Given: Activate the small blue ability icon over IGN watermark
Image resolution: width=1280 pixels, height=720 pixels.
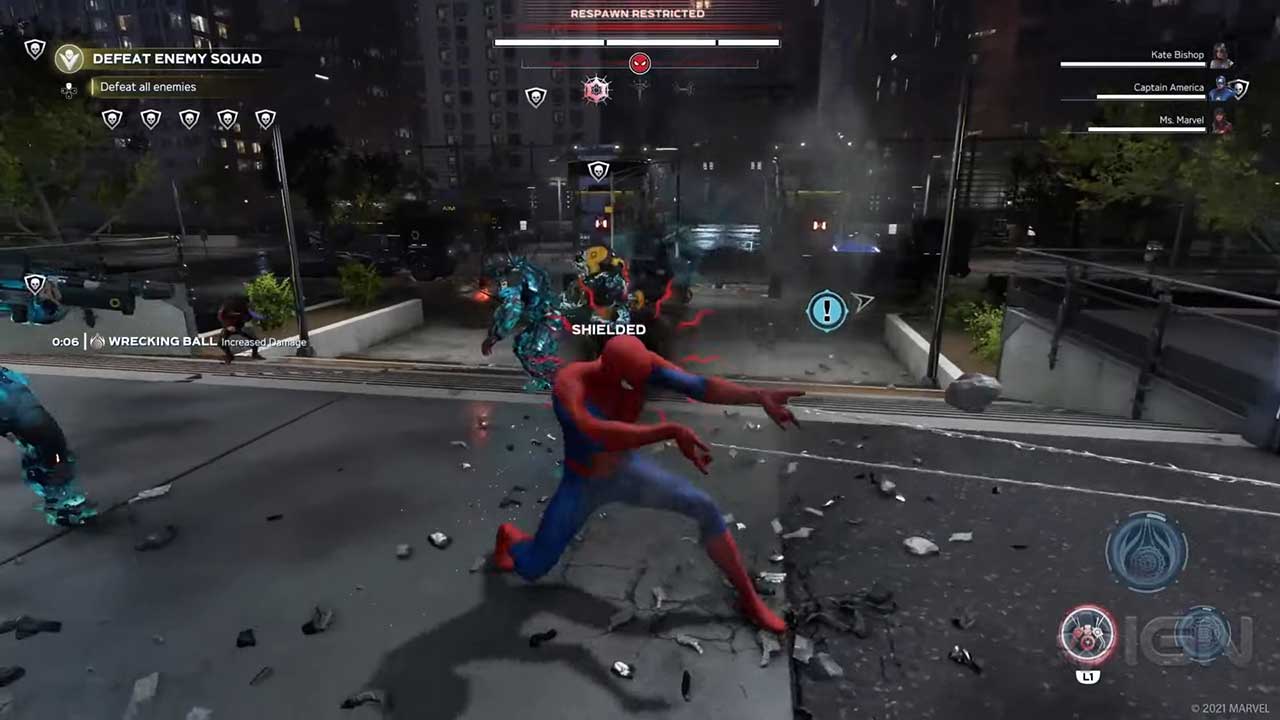Looking at the screenshot, I should [1201, 634].
